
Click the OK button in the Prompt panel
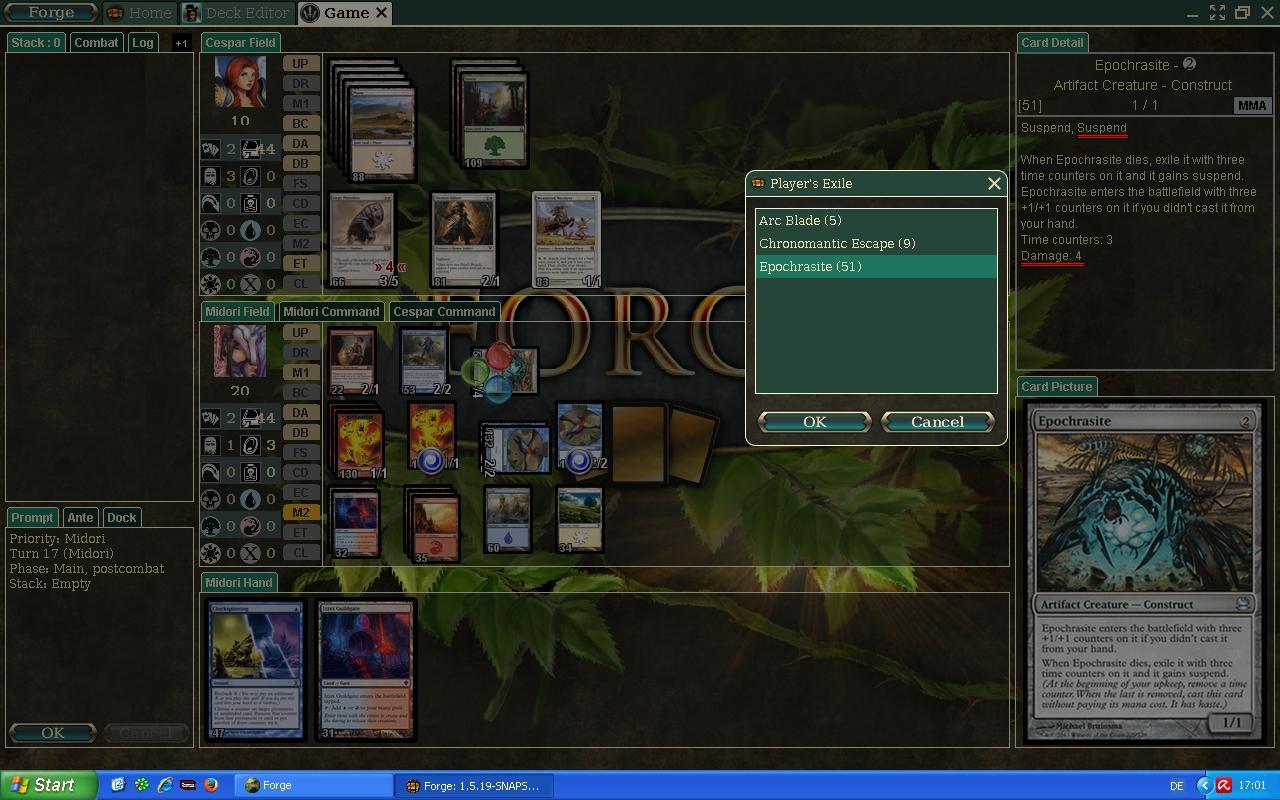tap(52, 733)
